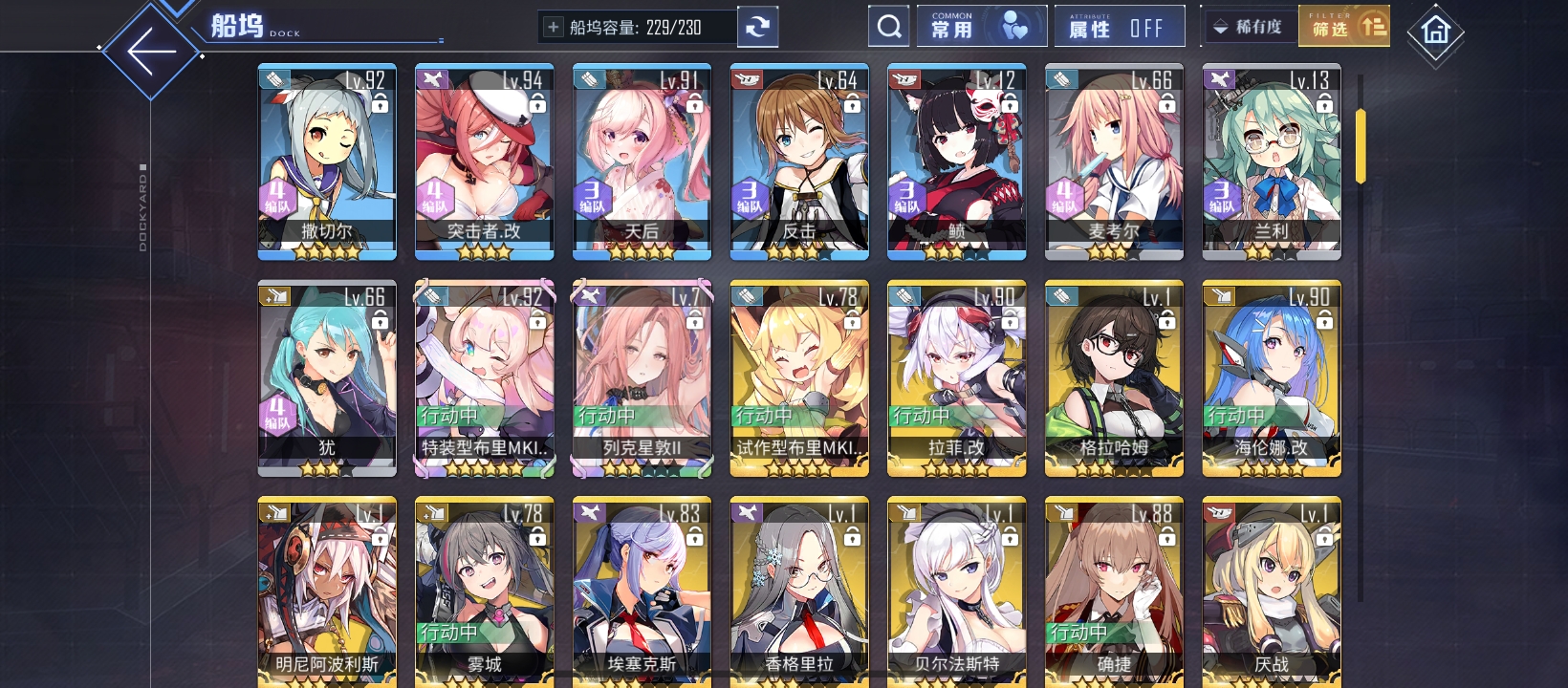Tap the person-with-heart icon inside 常用 filter
1568x688 pixels.
1013,25
